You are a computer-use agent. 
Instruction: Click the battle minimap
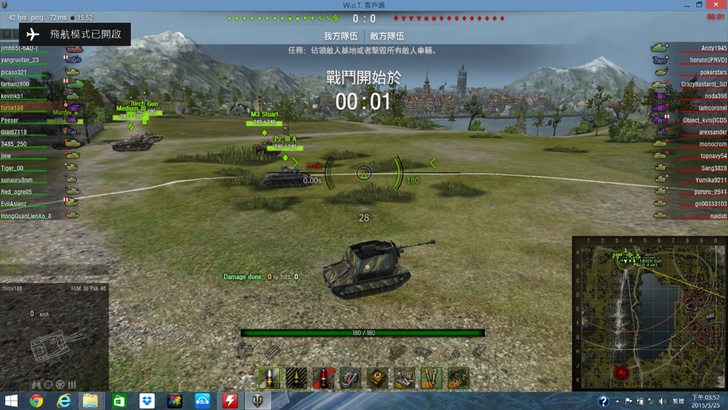pyautogui.click(x=648, y=312)
